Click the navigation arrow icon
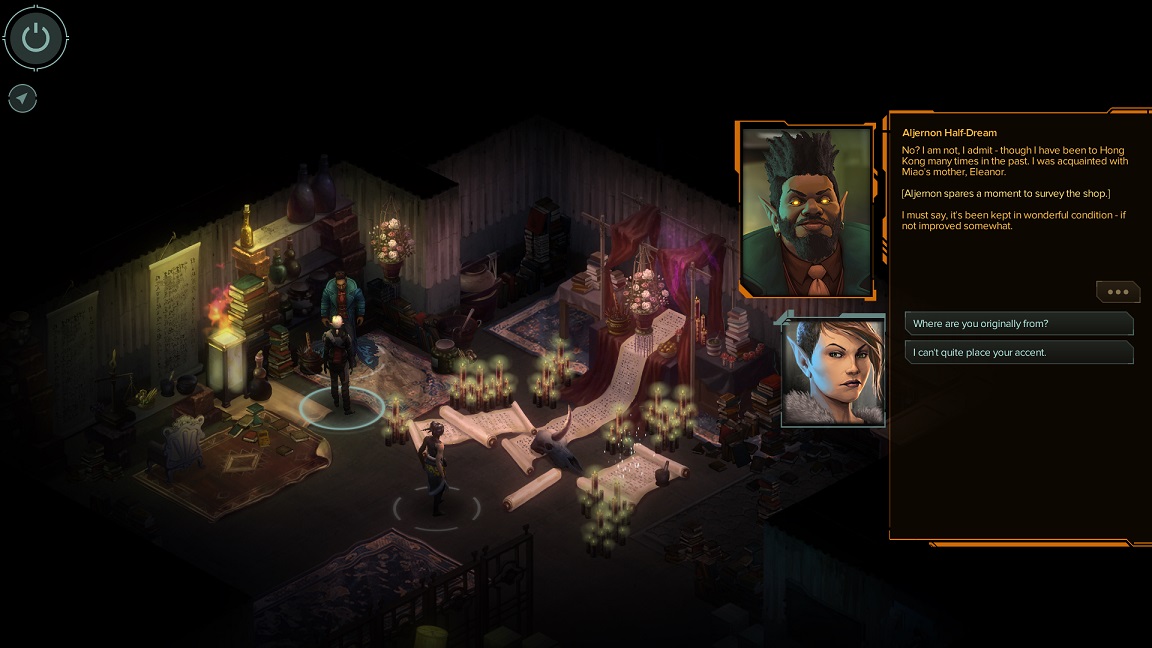The image size is (1152, 648). 22,98
